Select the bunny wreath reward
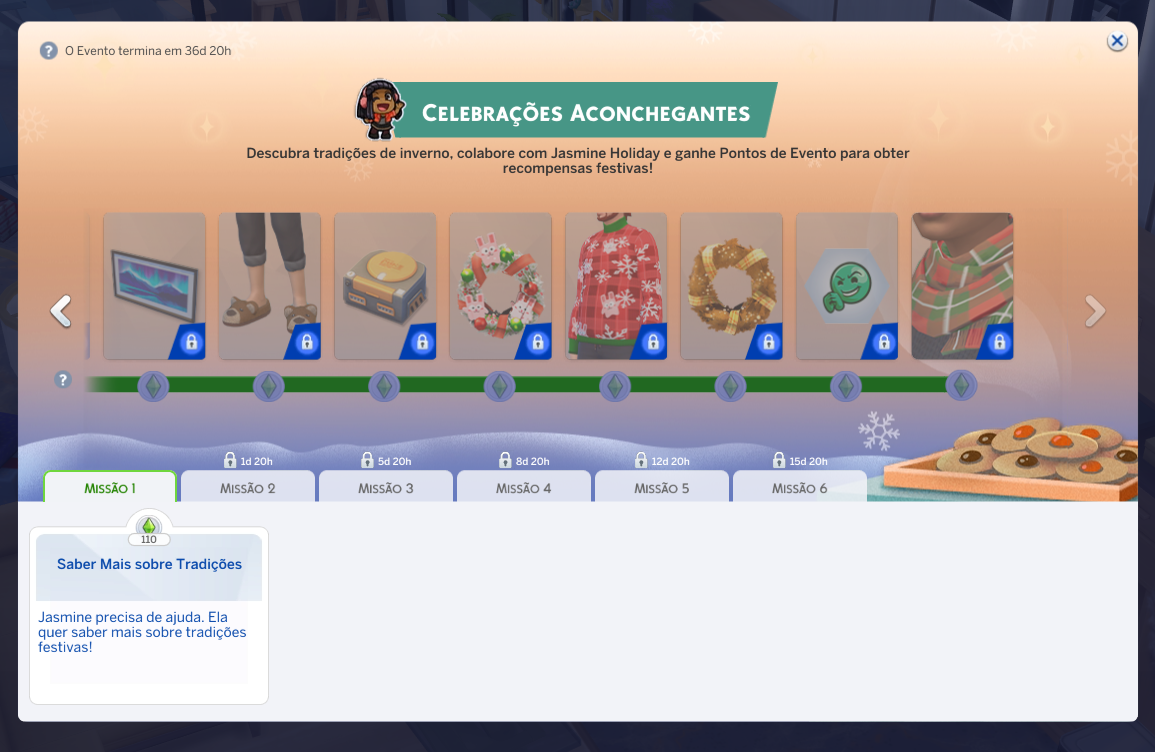This screenshot has height=752, width=1155. tap(500, 286)
